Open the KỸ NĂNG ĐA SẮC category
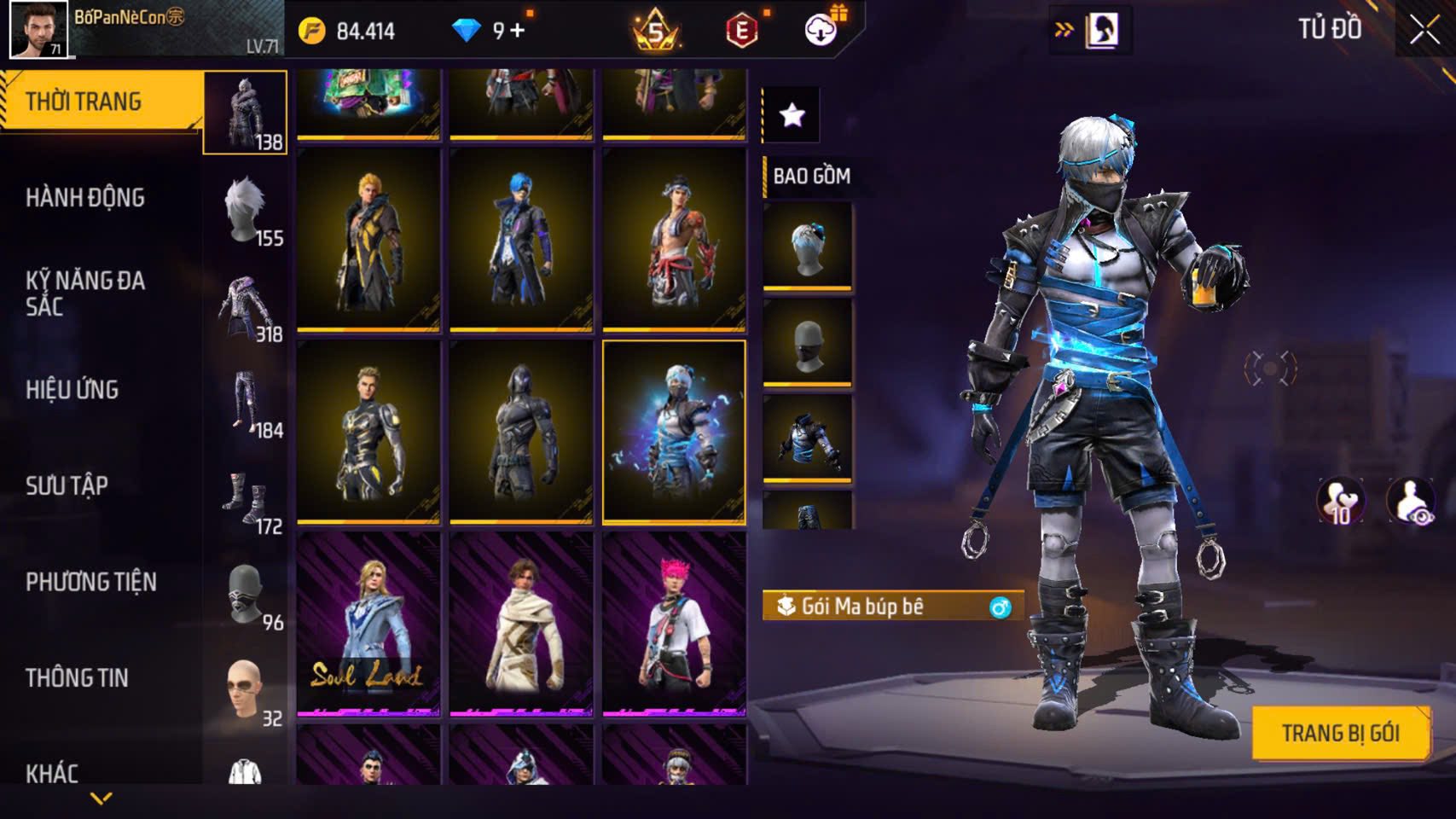1456x819 pixels. tap(85, 293)
